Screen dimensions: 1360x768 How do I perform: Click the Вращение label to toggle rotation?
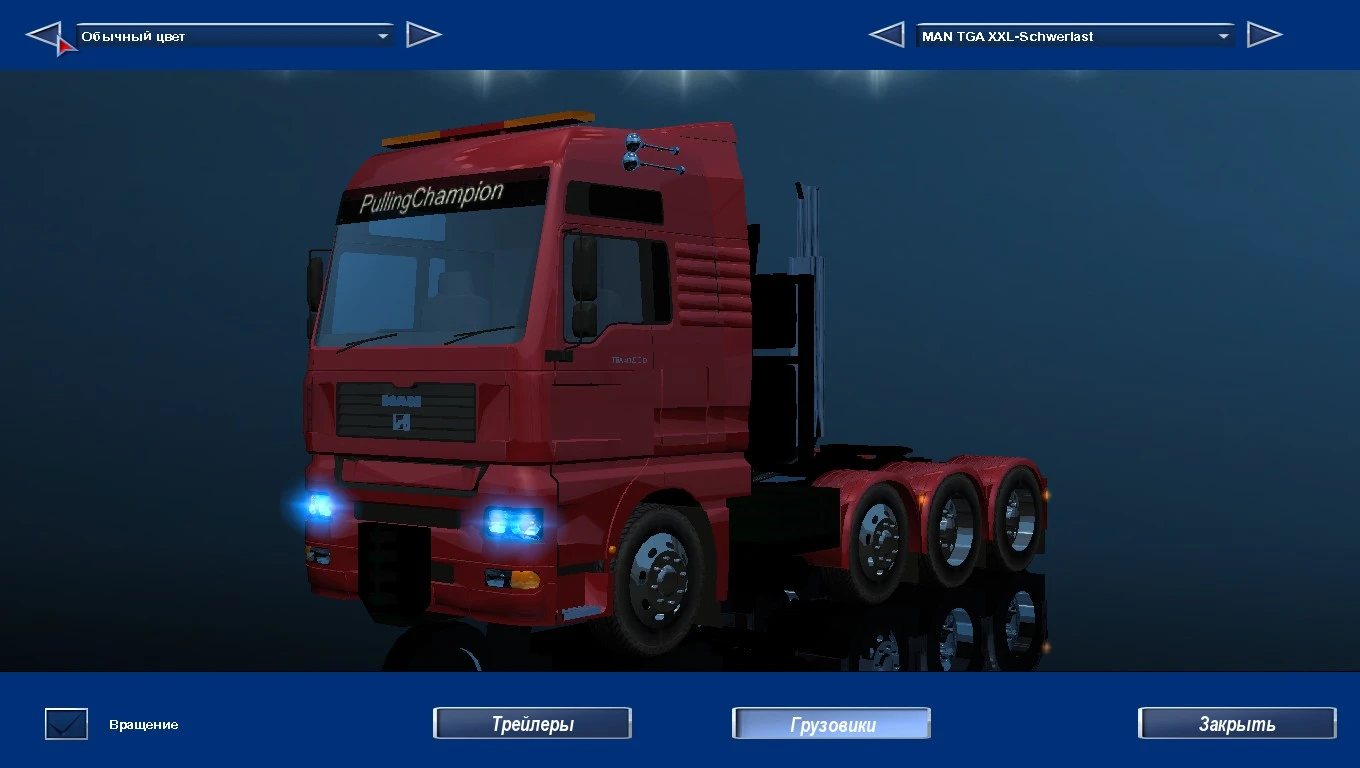coord(143,724)
